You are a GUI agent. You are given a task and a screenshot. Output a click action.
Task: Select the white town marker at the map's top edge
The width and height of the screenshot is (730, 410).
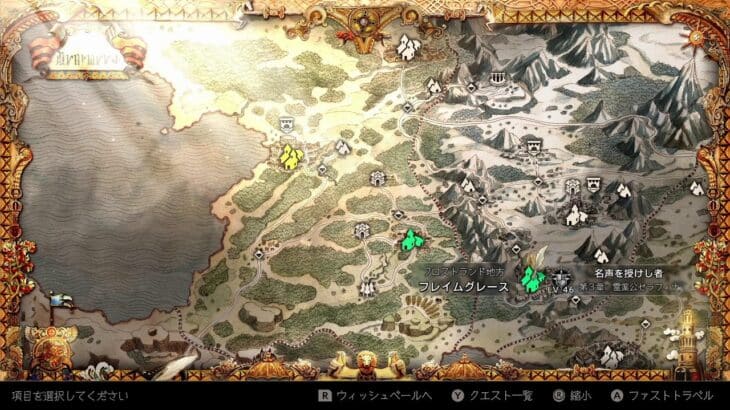pos(407,45)
